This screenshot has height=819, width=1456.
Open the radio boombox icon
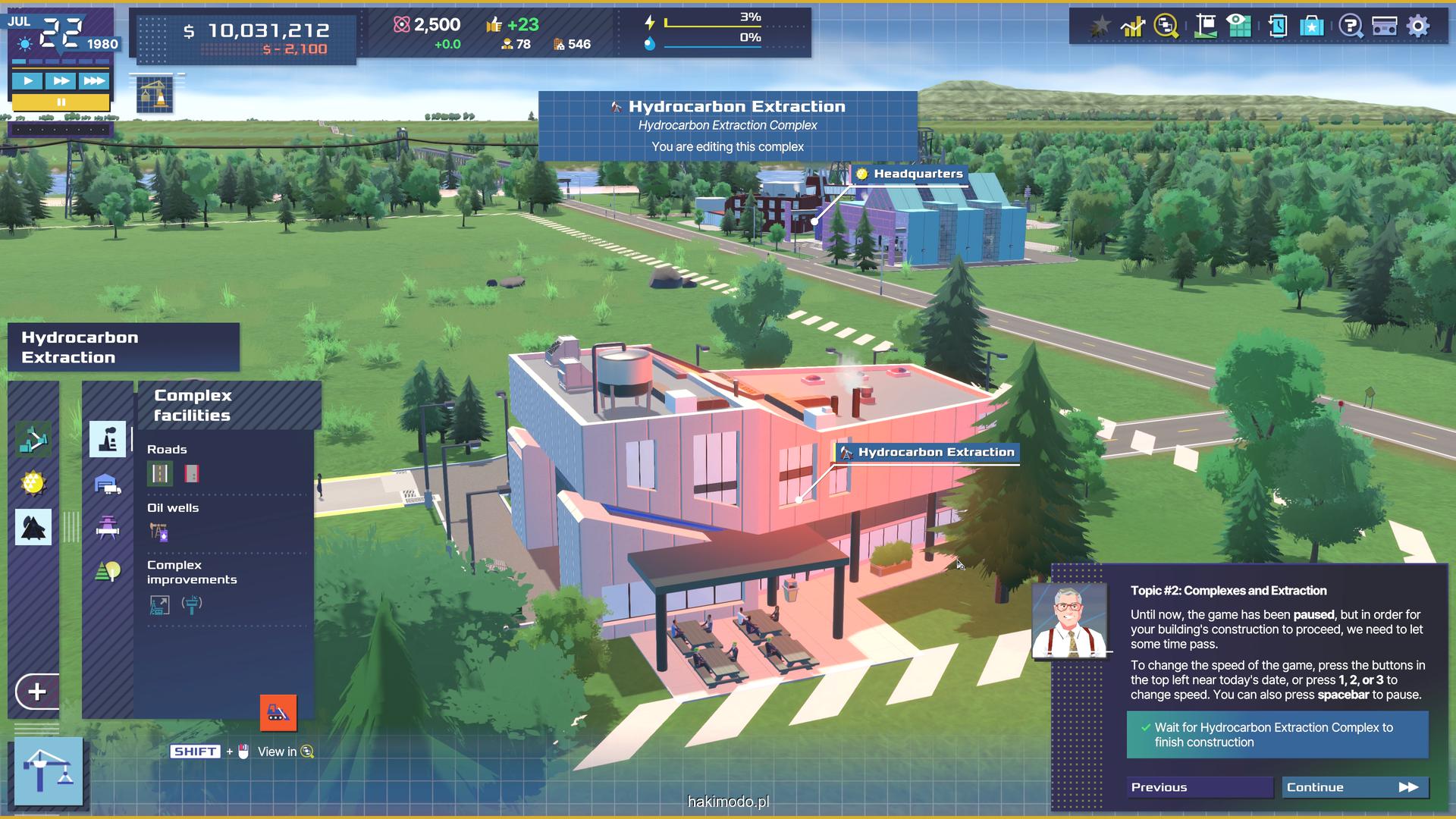pyautogui.click(x=1385, y=27)
